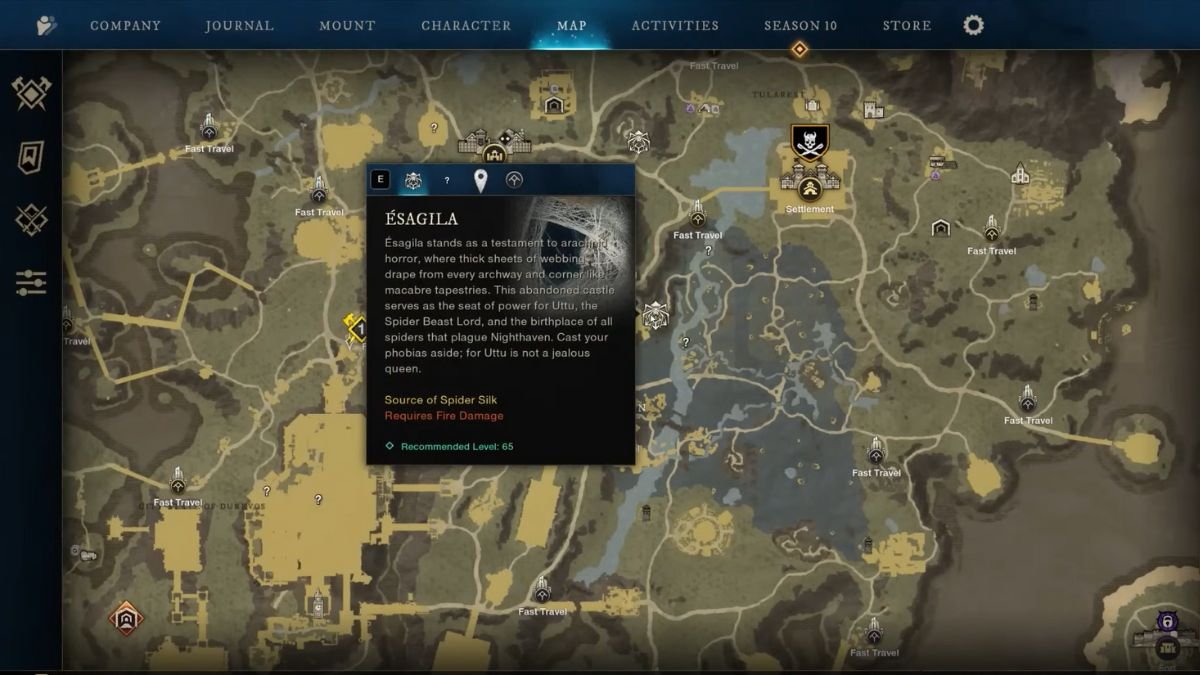
Task: Switch to the Journal tab
Action: pyautogui.click(x=239, y=25)
